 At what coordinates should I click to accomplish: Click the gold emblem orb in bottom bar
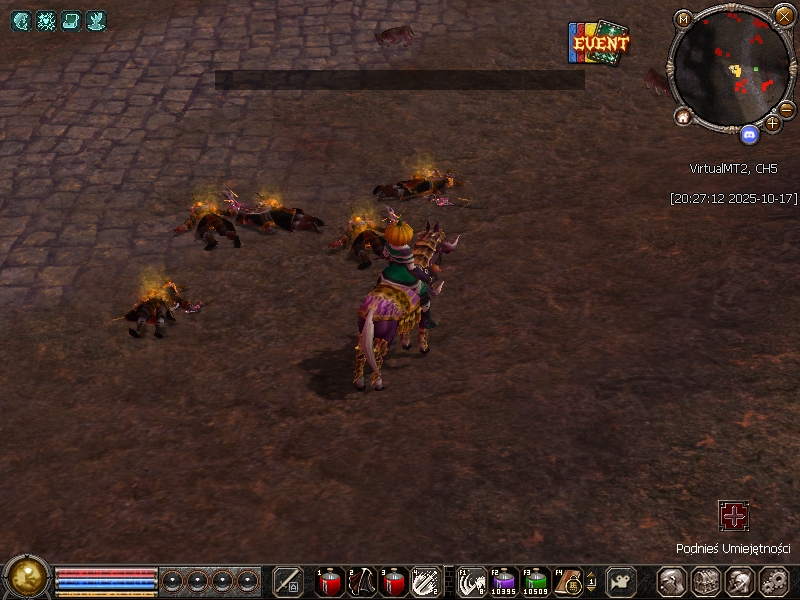tap(27, 576)
